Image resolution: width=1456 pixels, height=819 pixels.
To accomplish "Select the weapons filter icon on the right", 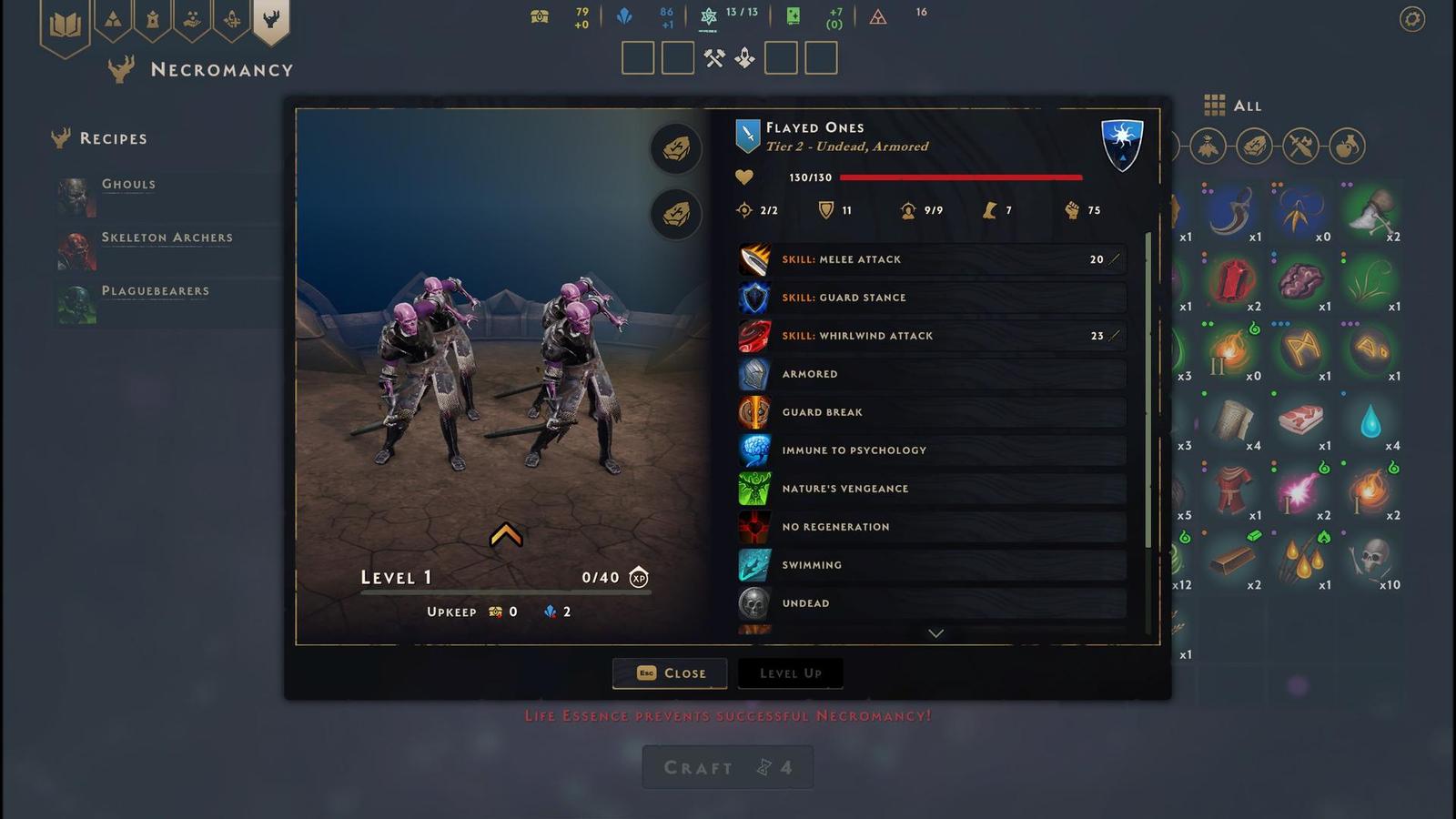I will (1299, 147).
